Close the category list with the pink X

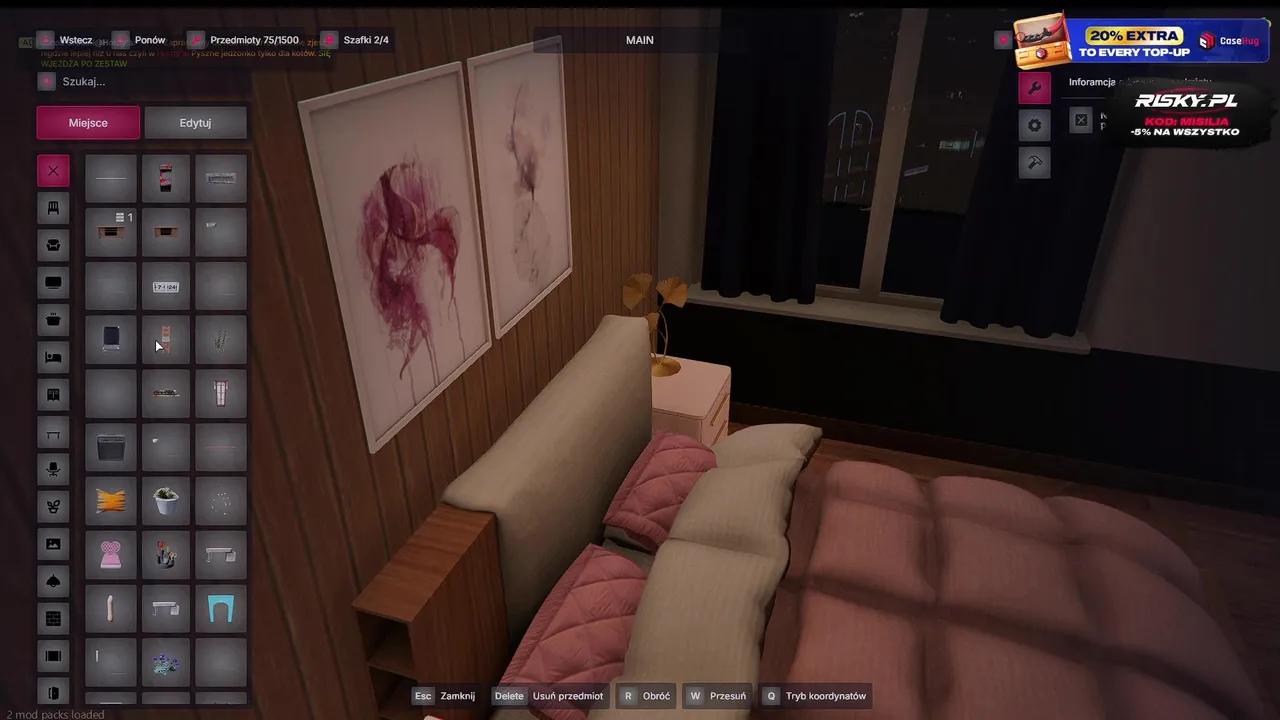click(53, 170)
